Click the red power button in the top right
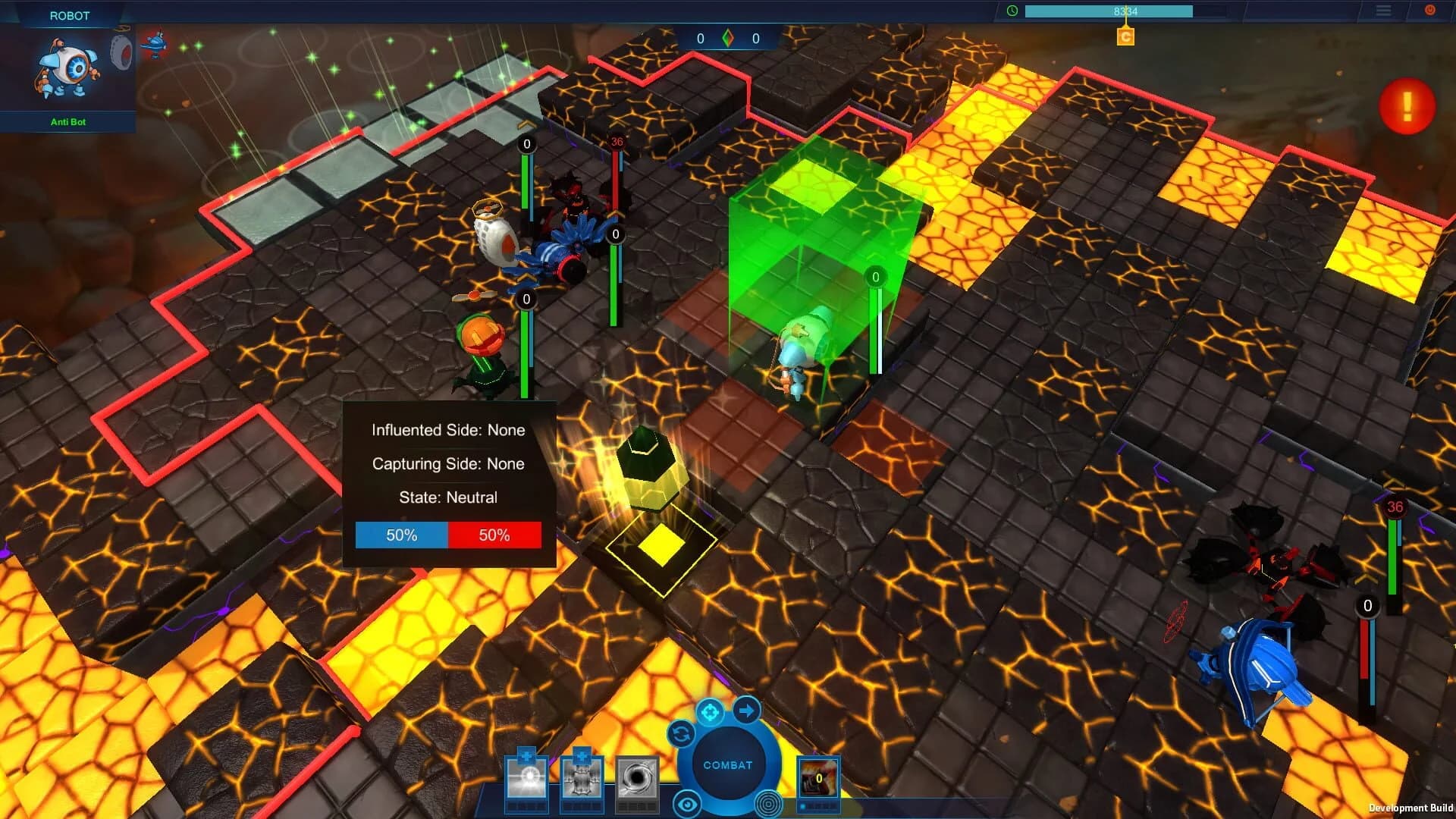1456x819 pixels. pos(1431,10)
